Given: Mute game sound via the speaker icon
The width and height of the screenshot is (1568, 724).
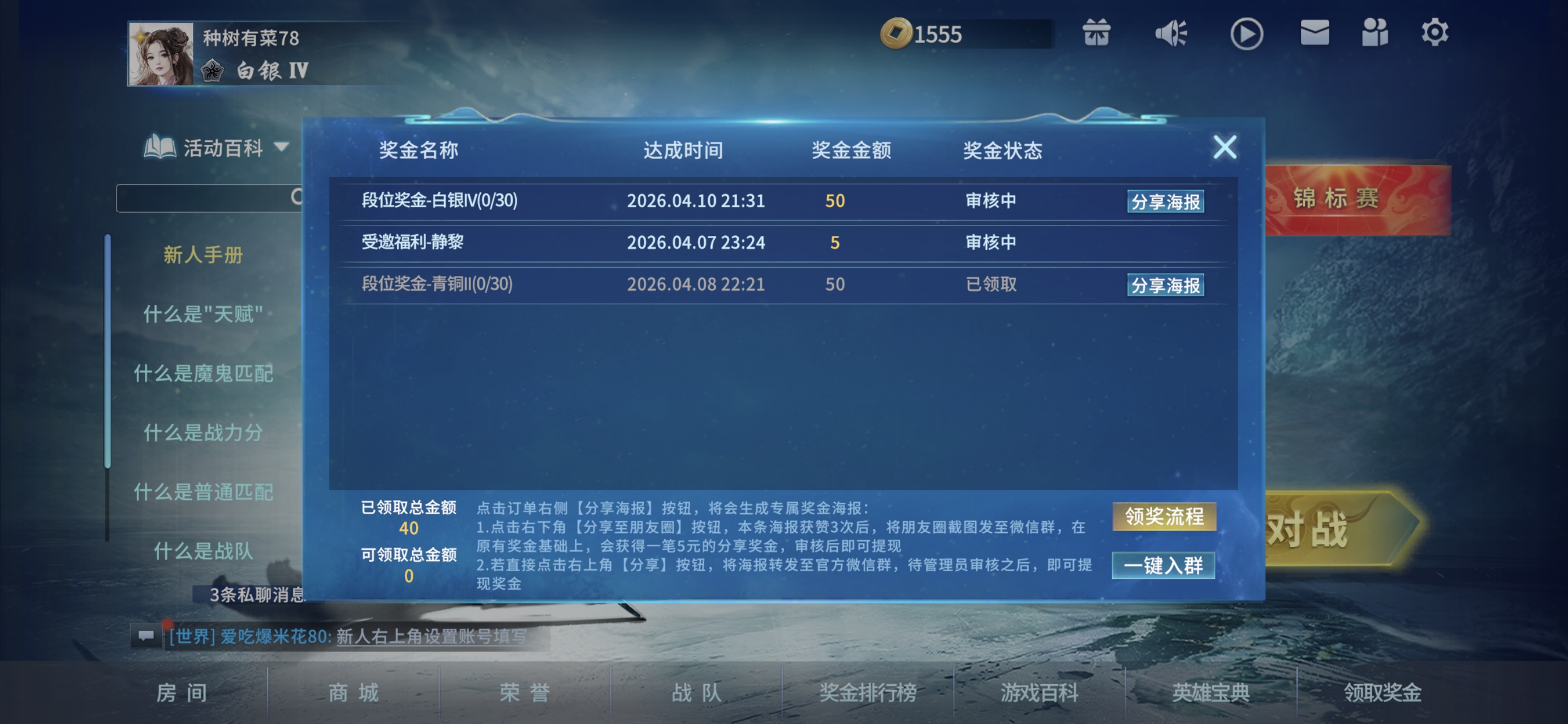Looking at the screenshot, I should [x=1171, y=33].
